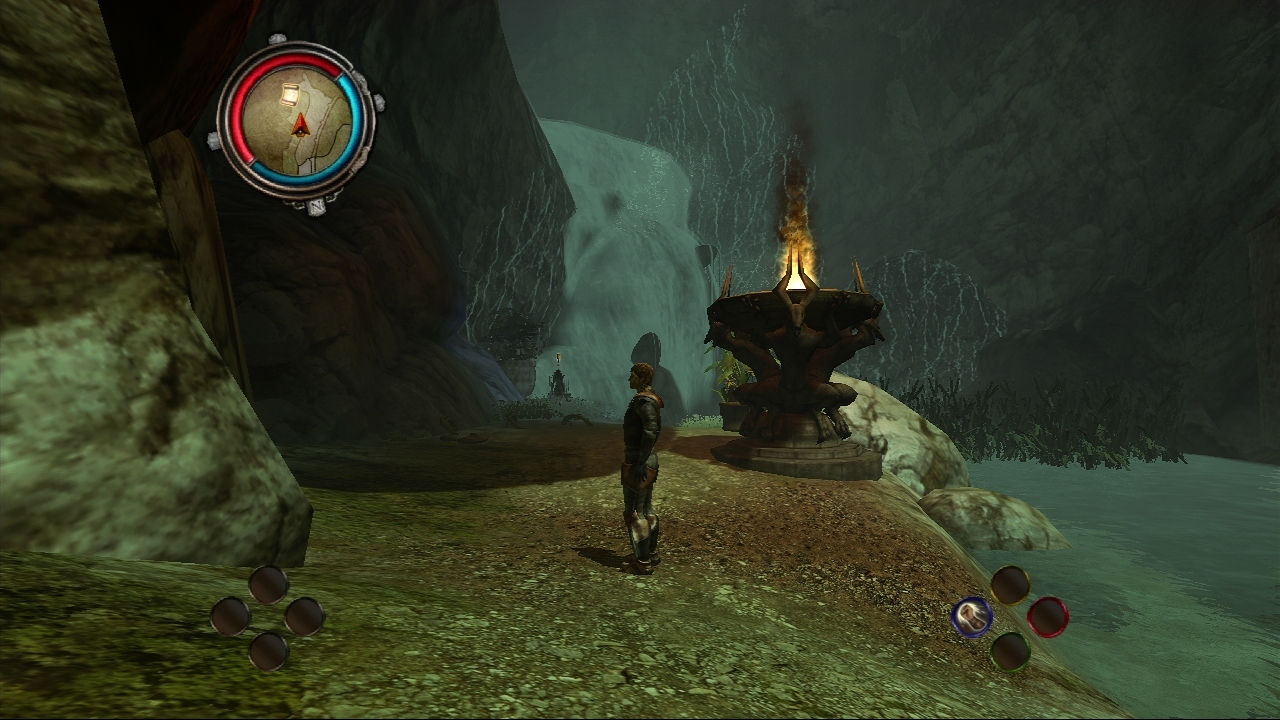Select the empty yellow-ringed action slot
Screen dimensions: 1280x720
[x=1010, y=585]
